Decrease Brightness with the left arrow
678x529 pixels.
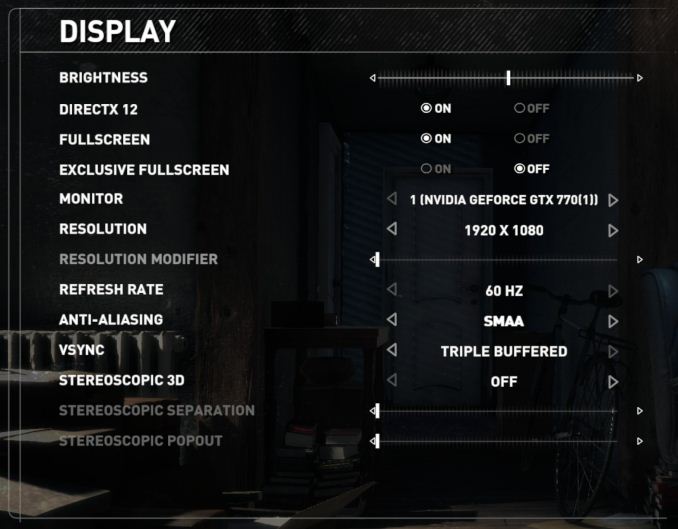click(373, 77)
